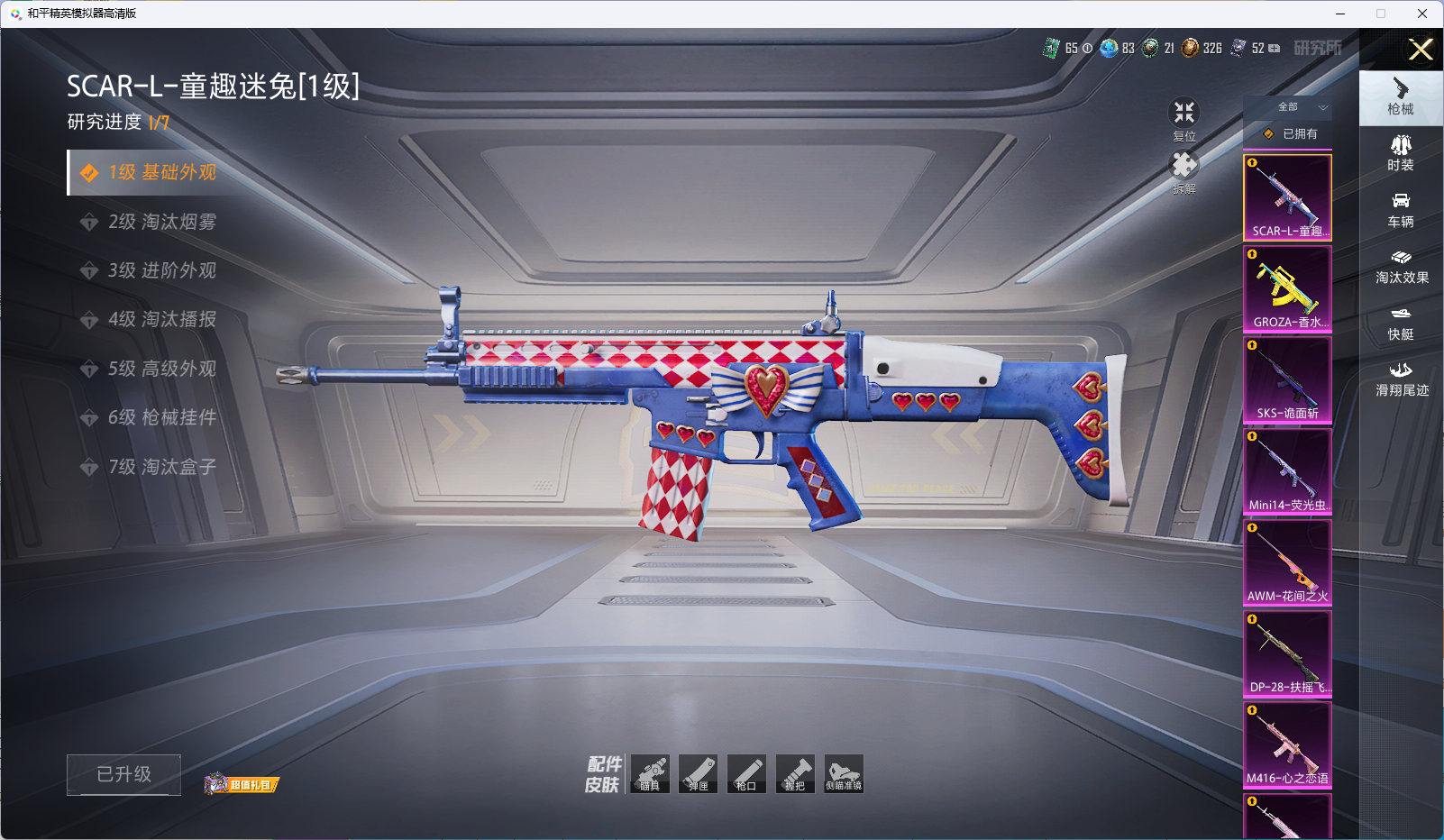Close the research lab with the X

pyautogui.click(x=1421, y=50)
